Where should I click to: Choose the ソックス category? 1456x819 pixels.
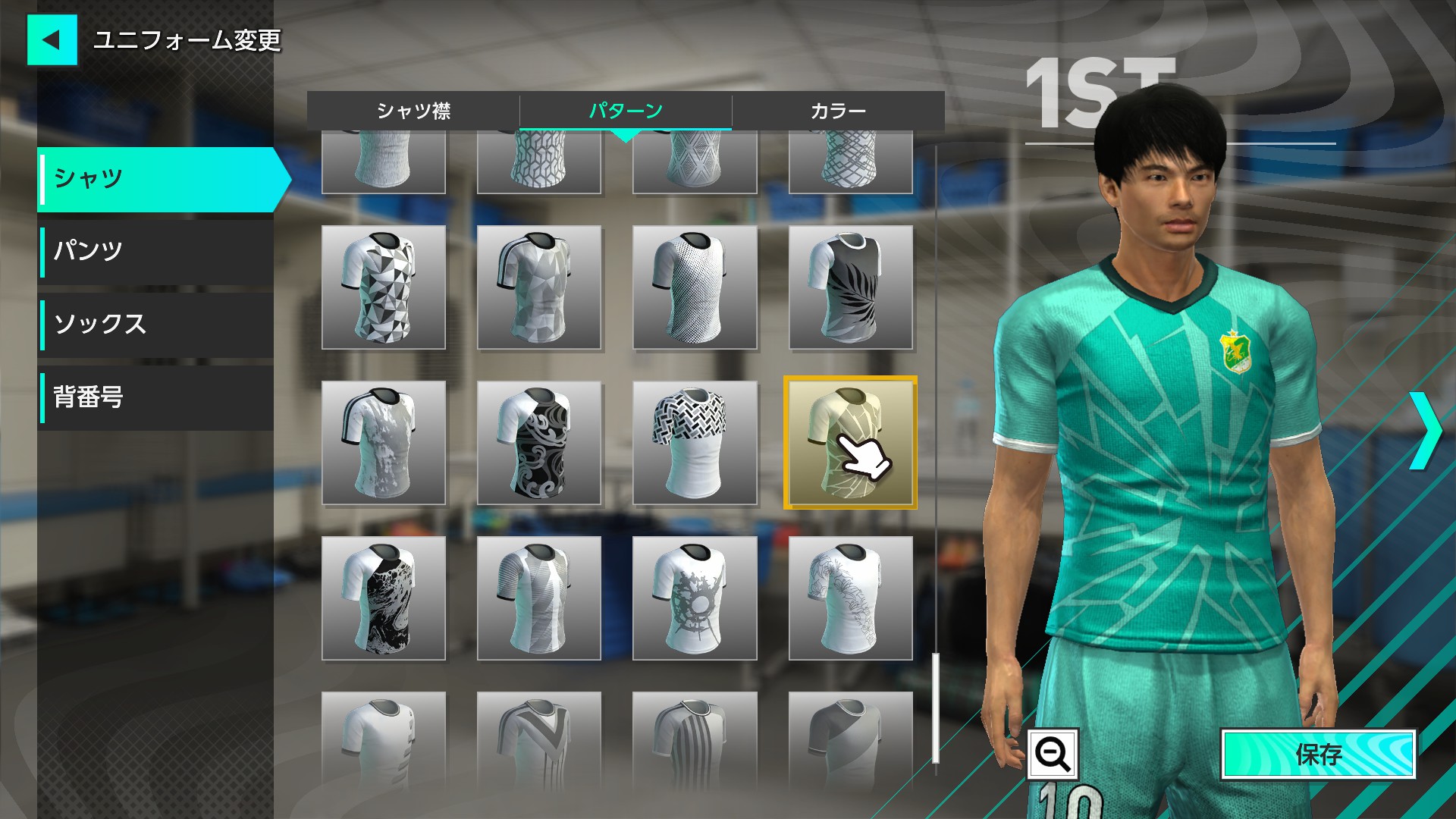click(x=156, y=324)
